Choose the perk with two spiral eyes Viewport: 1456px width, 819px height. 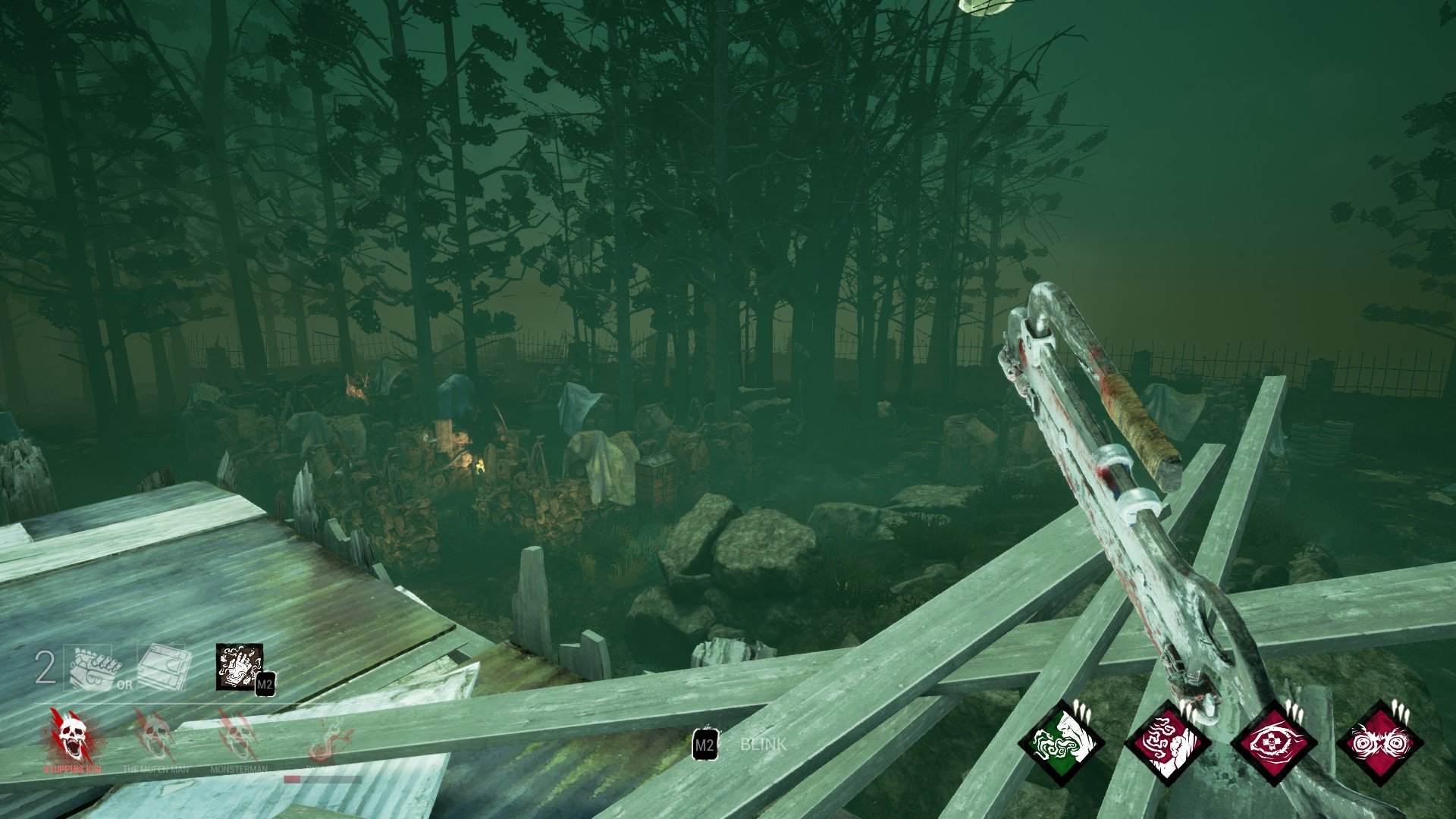[1379, 742]
